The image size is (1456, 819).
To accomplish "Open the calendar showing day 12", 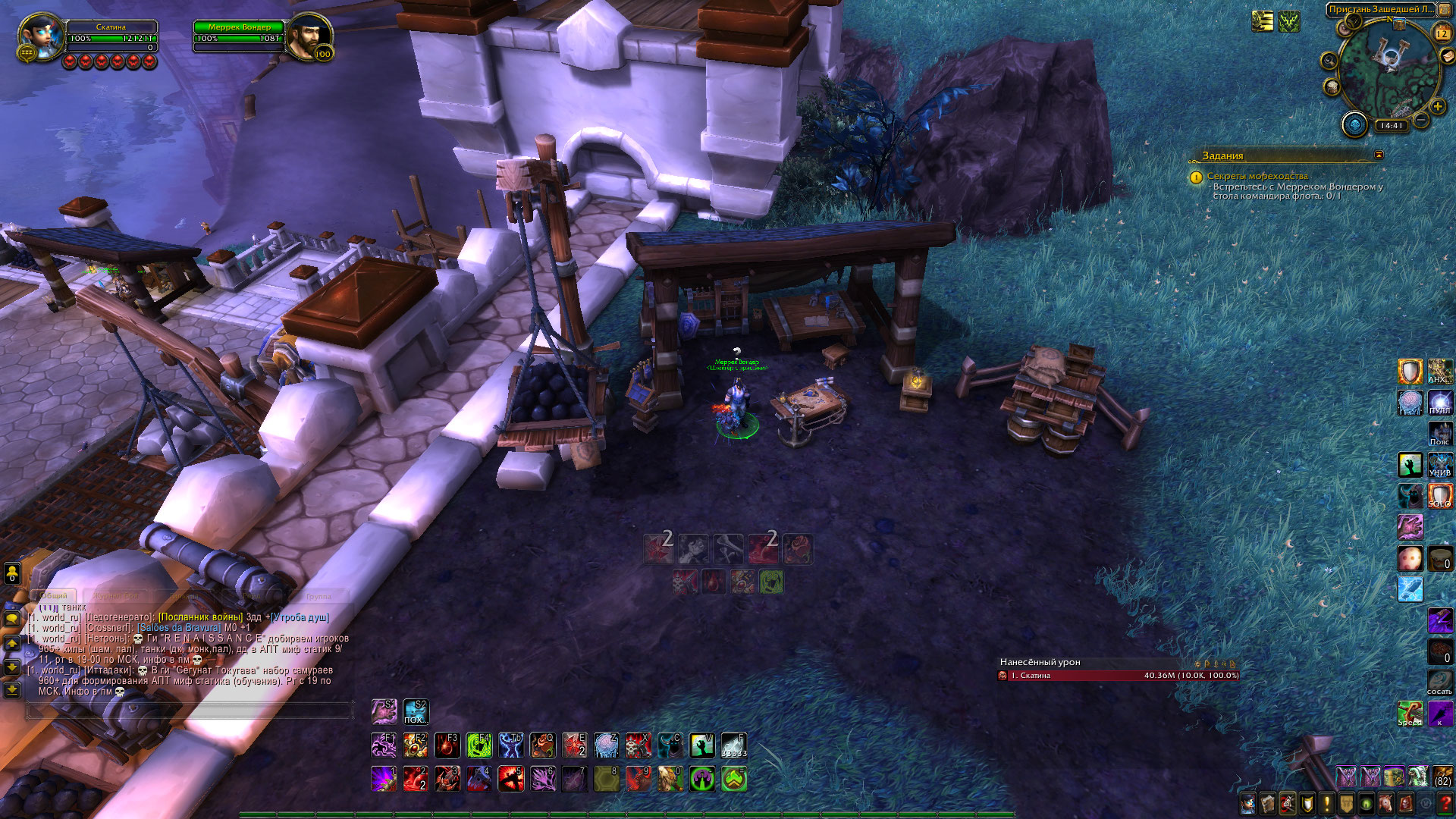I will tap(1442, 33).
